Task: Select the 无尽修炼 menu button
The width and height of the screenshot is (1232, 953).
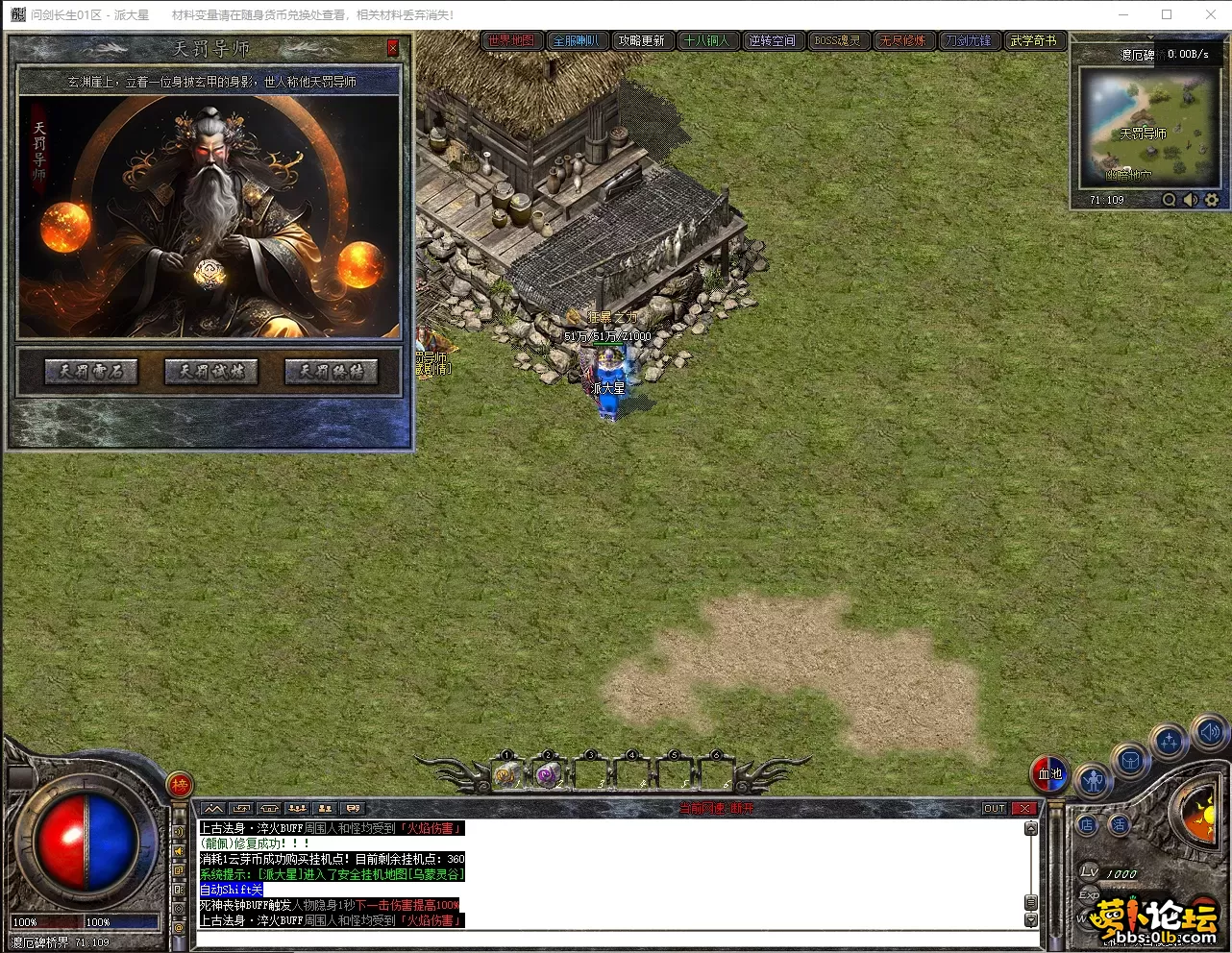Action: tap(902, 40)
